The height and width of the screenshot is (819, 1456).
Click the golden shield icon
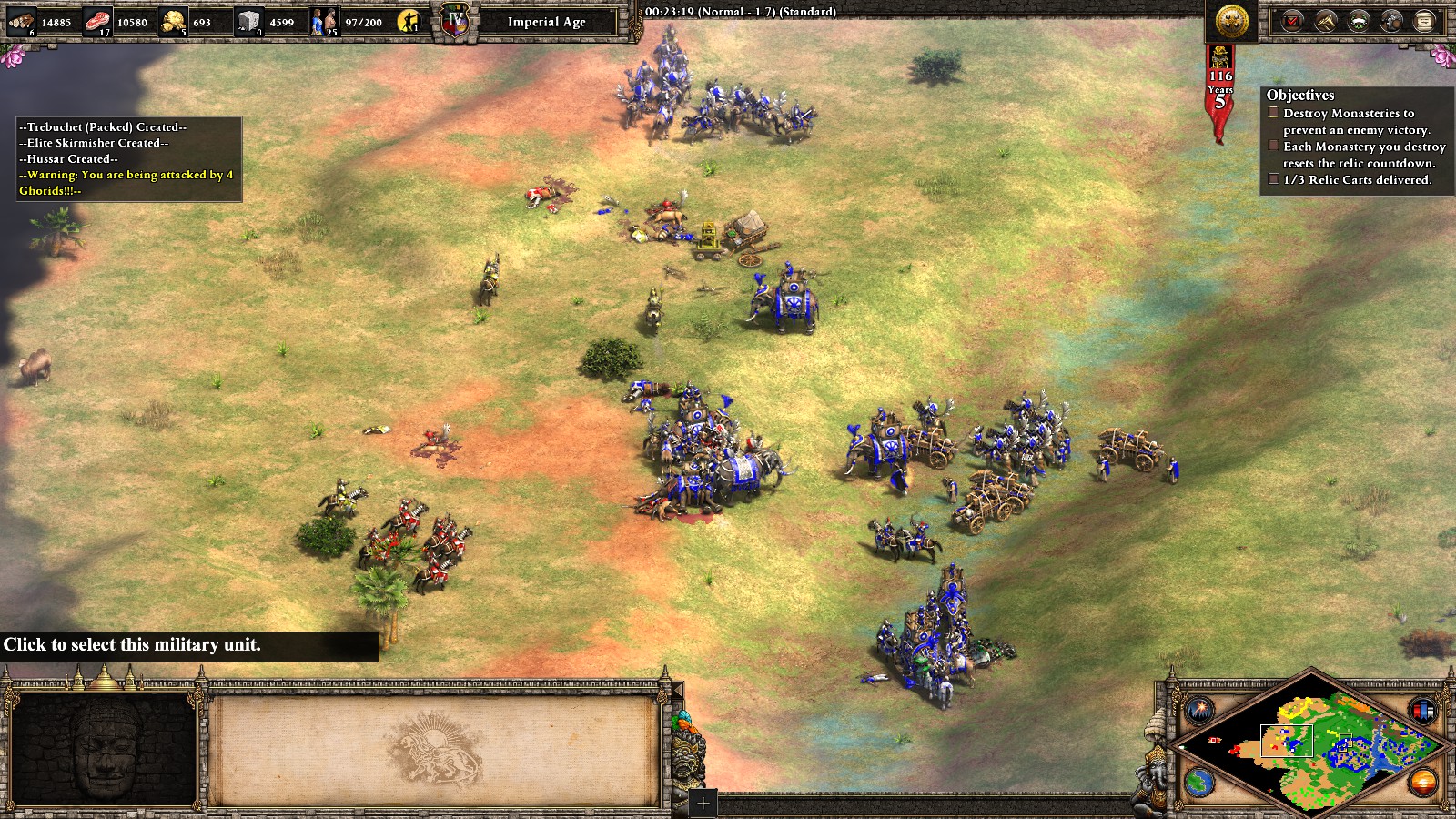point(1232,20)
